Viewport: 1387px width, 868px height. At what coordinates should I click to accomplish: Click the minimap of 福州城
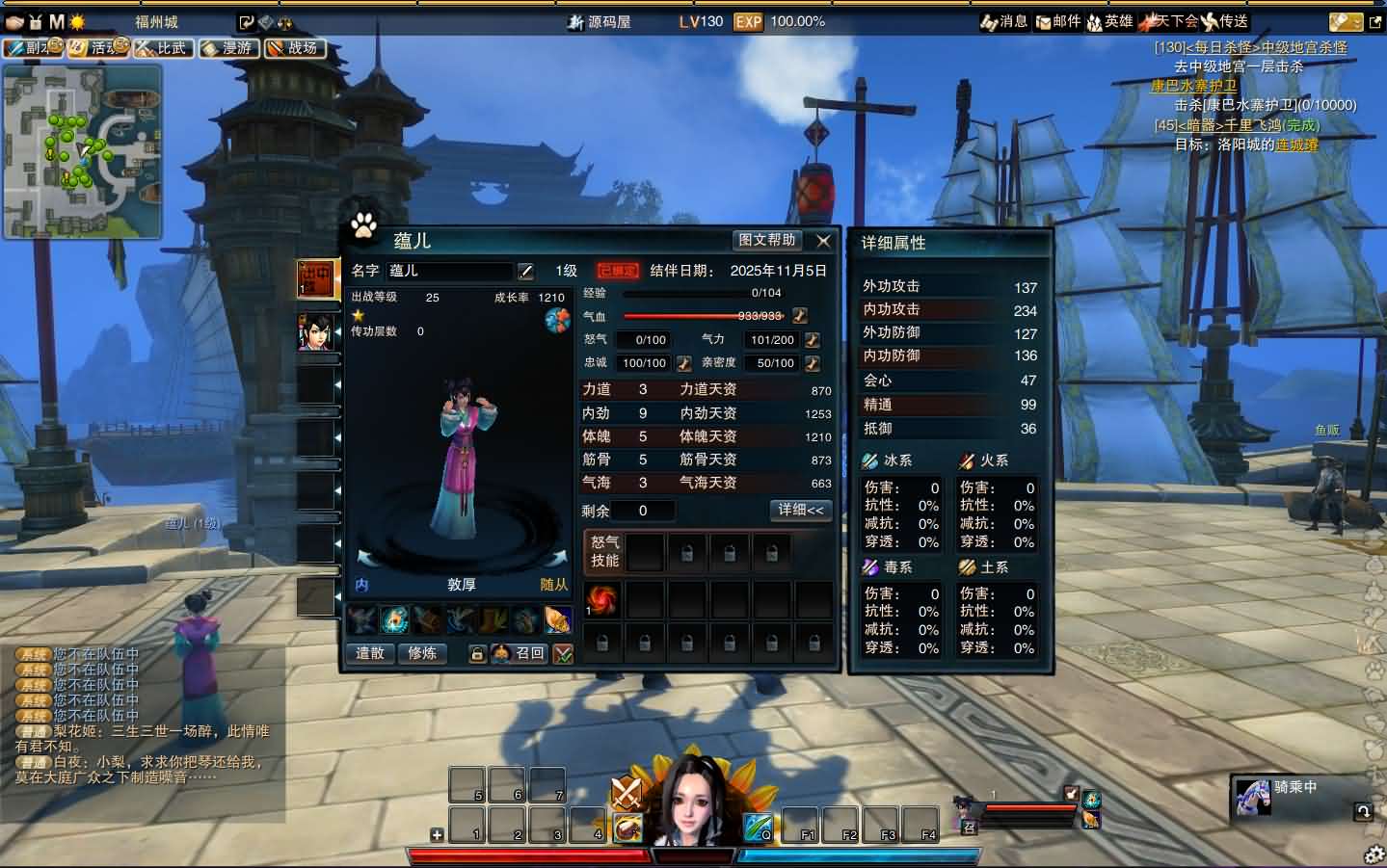[82, 152]
